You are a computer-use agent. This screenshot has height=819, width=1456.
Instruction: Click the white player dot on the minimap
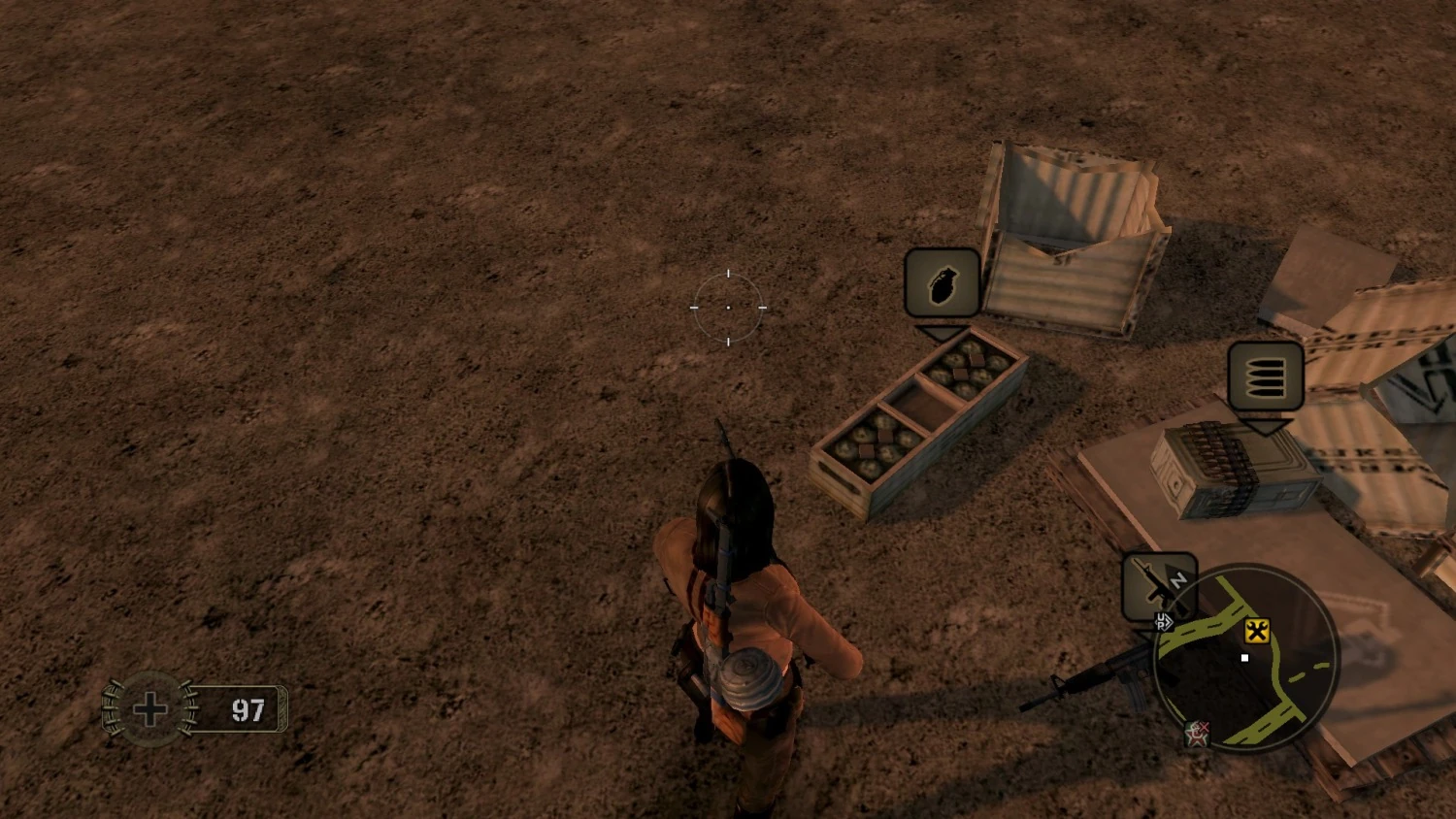pyautogui.click(x=1244, y=656)
